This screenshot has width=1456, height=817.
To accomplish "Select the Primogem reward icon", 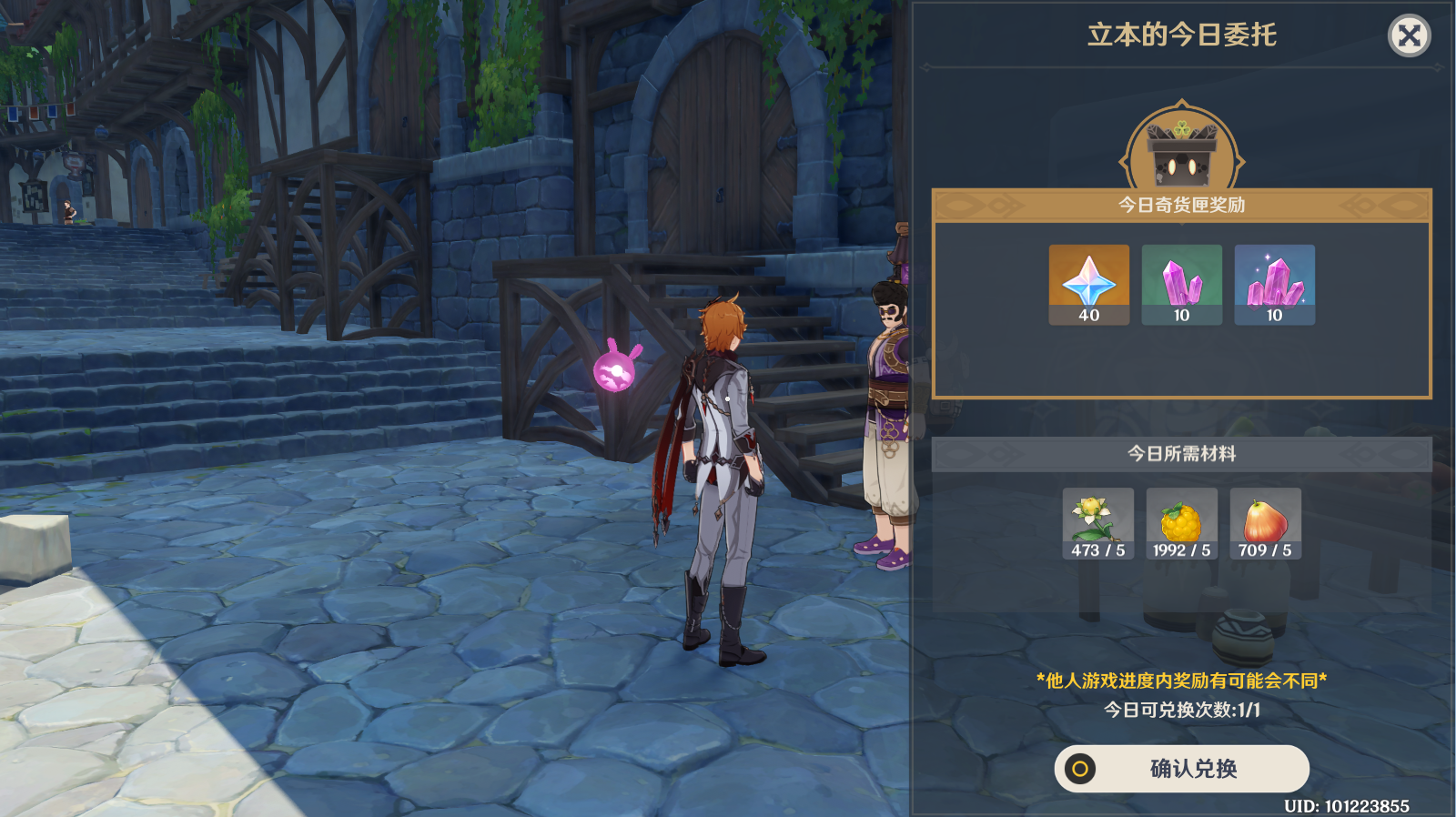I will [1088, 284].
